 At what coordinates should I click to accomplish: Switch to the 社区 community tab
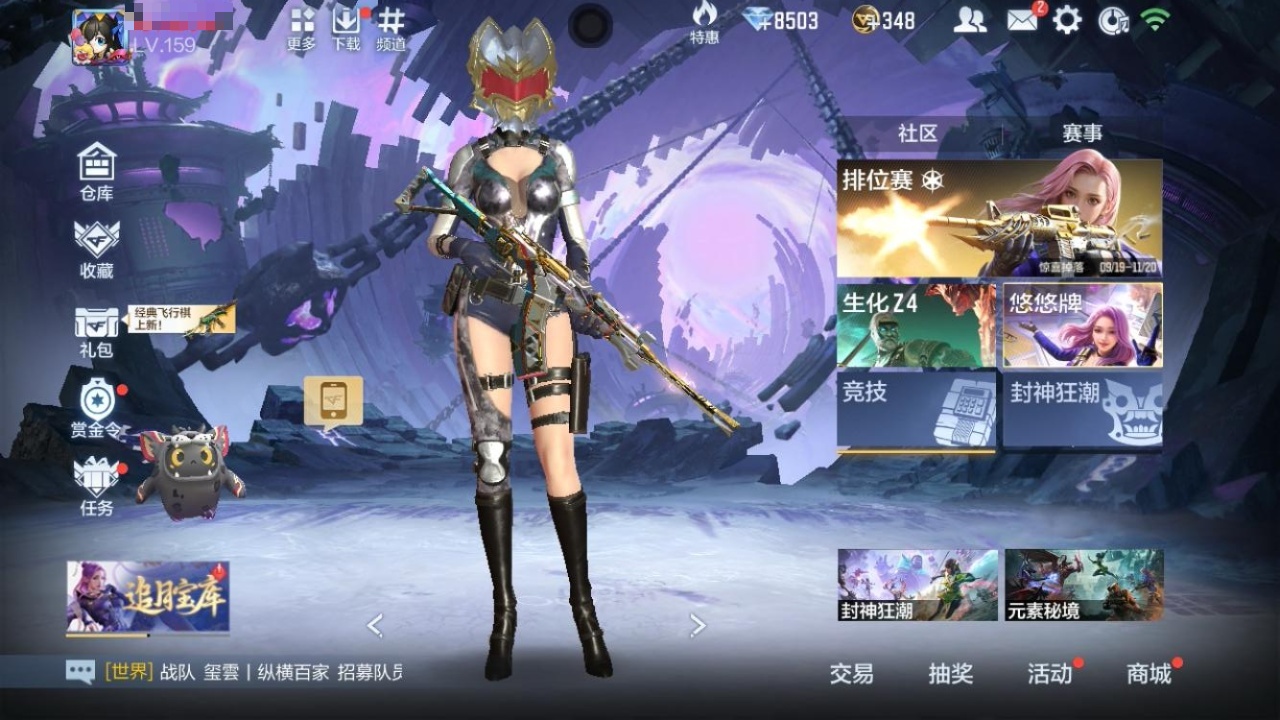[917, 133]
